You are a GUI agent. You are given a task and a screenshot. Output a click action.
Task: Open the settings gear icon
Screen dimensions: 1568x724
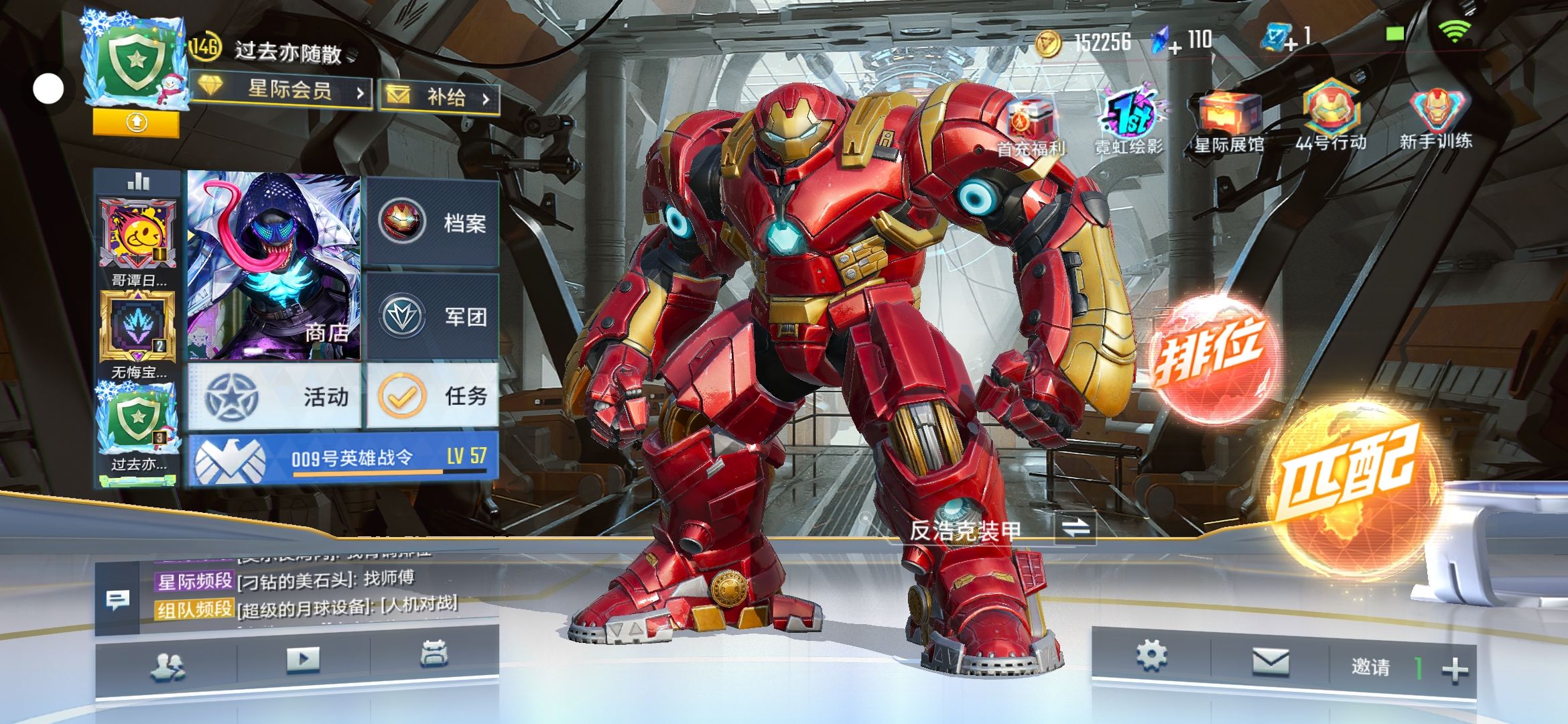(1152, 655)
